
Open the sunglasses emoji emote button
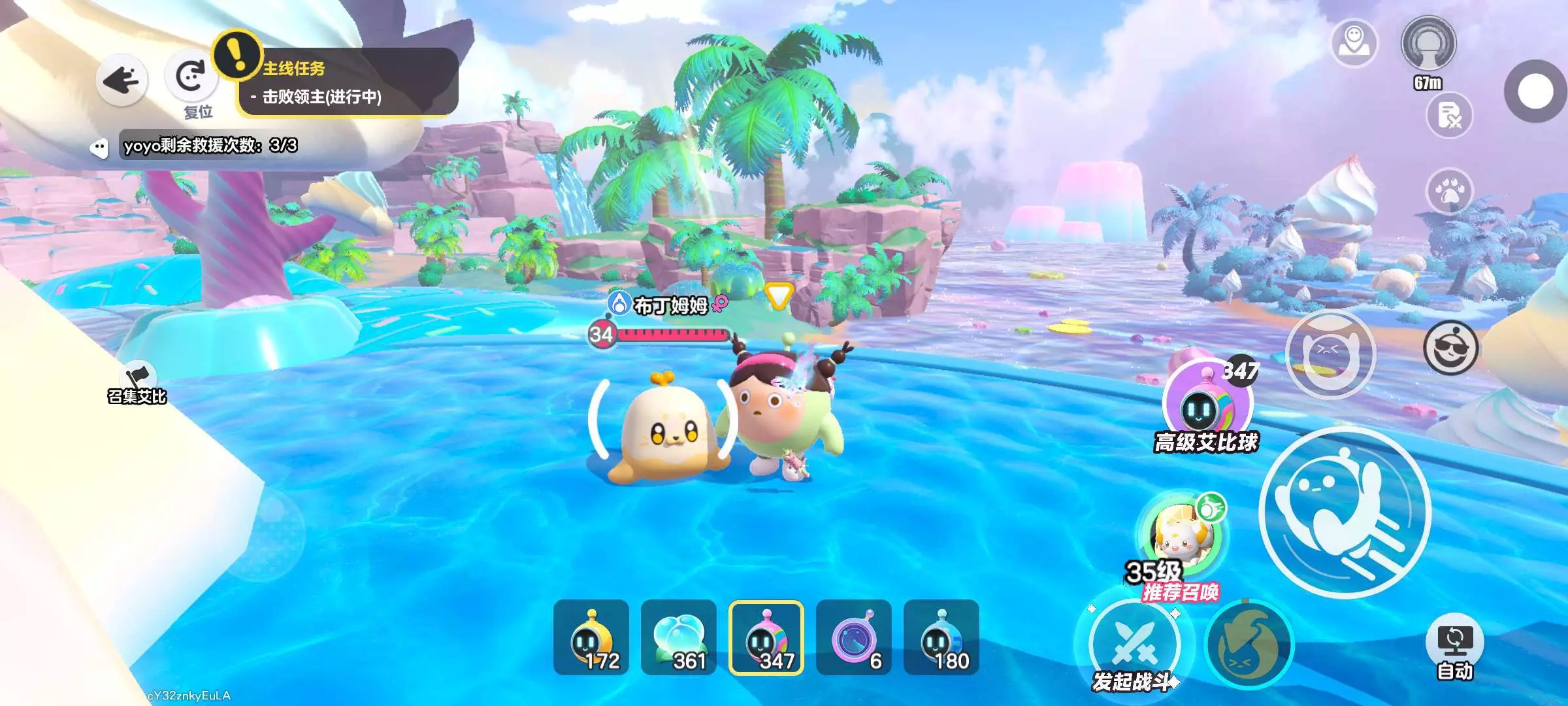tap(1450, 348)
